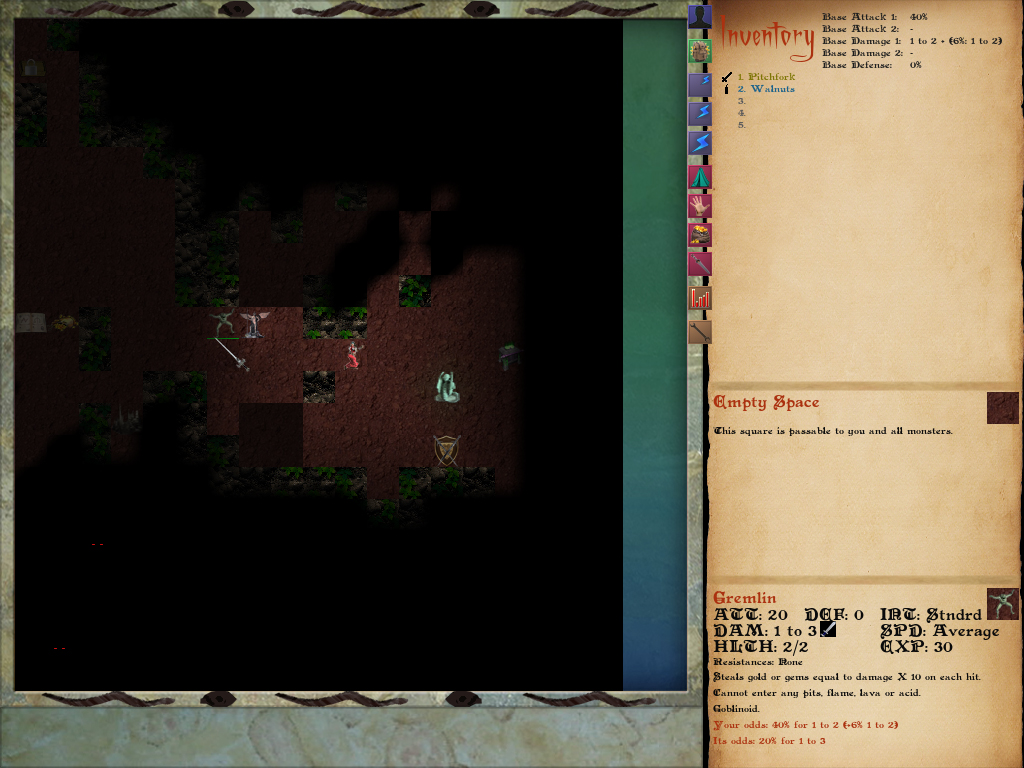Open the large lightning bolt spell tab
Image resolution: width=1024 pixels, height=768 pixels.
point(700,143)
